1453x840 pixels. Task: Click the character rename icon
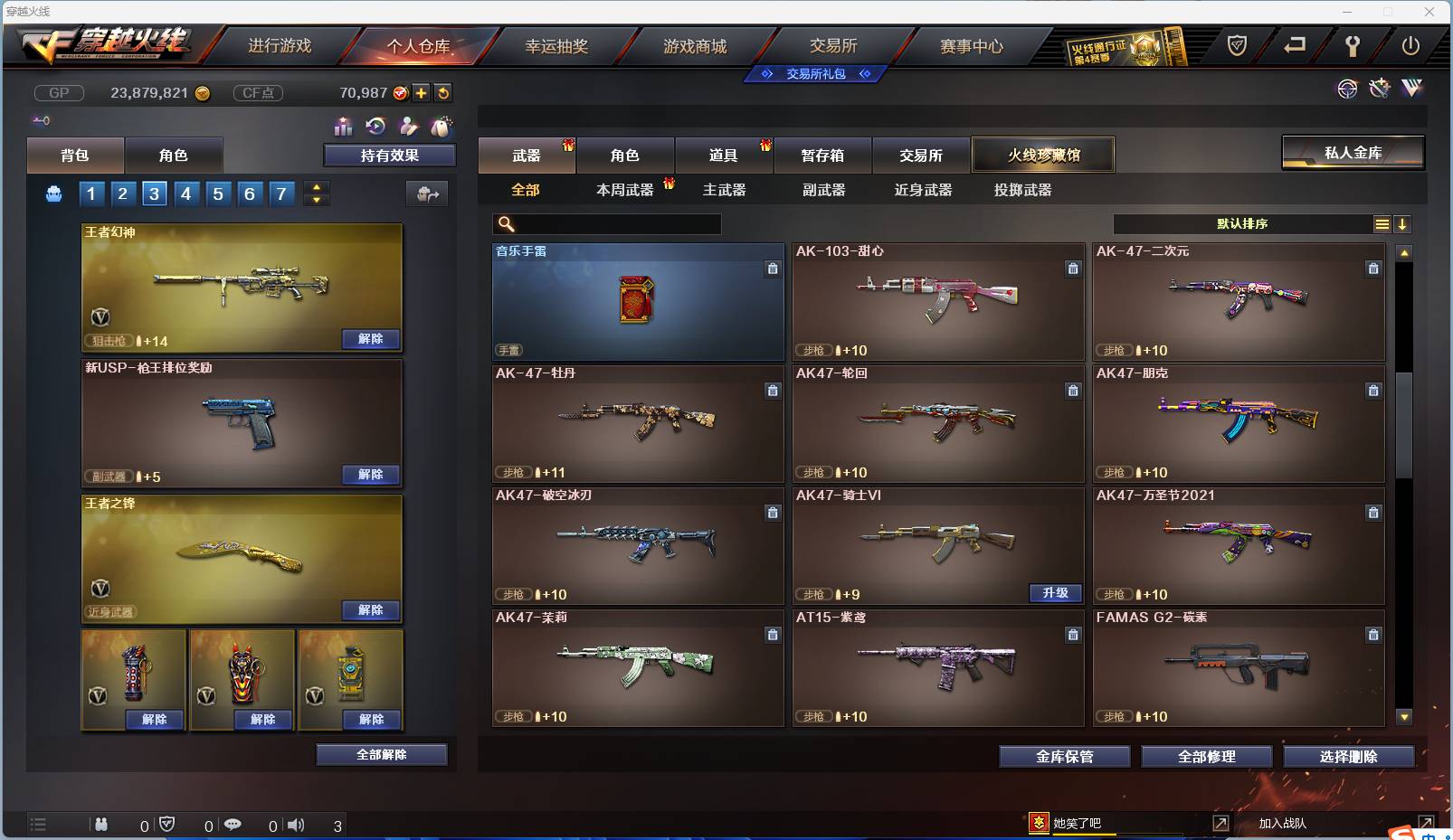(x=408, y=126)
